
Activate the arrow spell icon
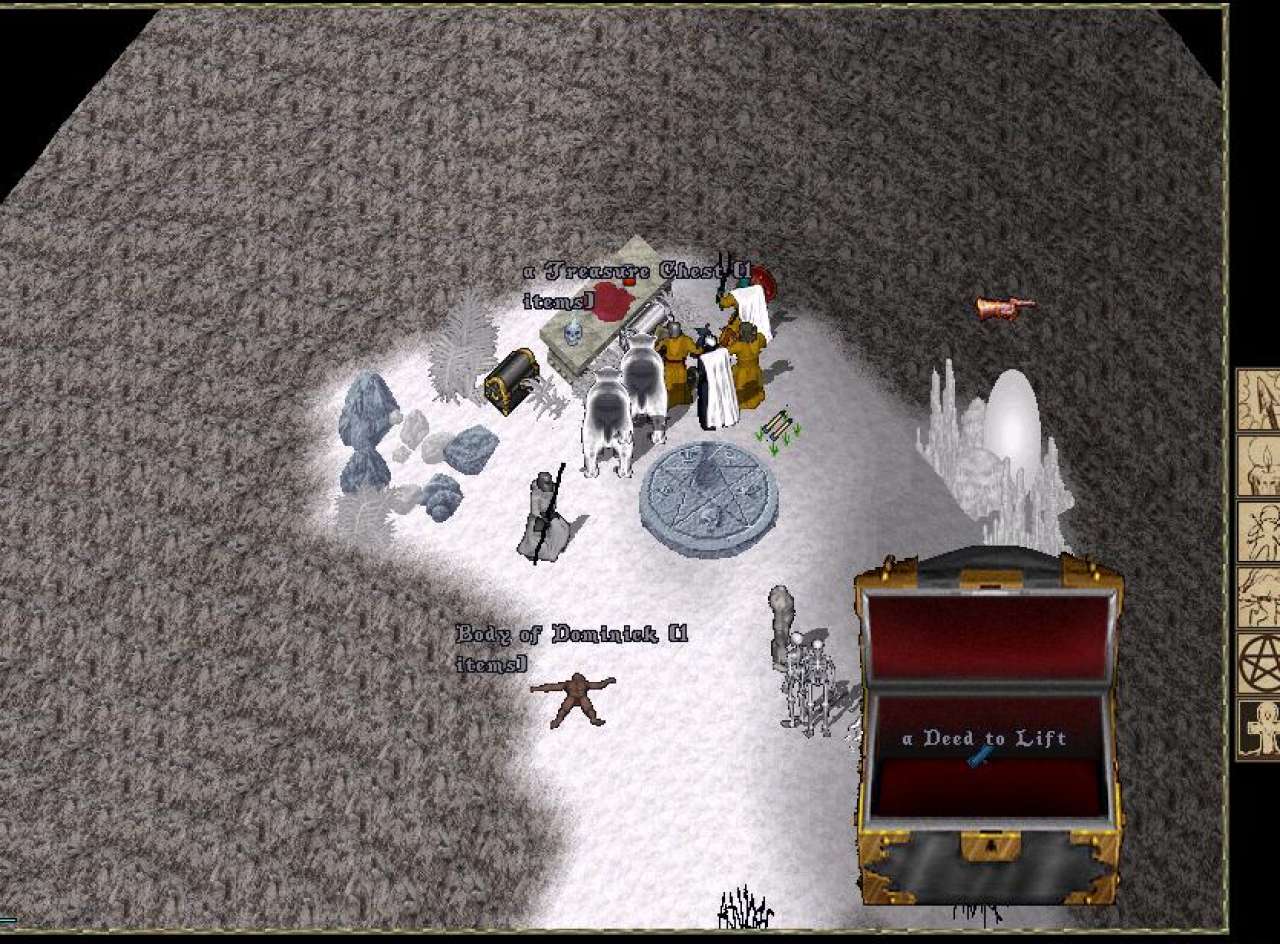(1260, 400)
